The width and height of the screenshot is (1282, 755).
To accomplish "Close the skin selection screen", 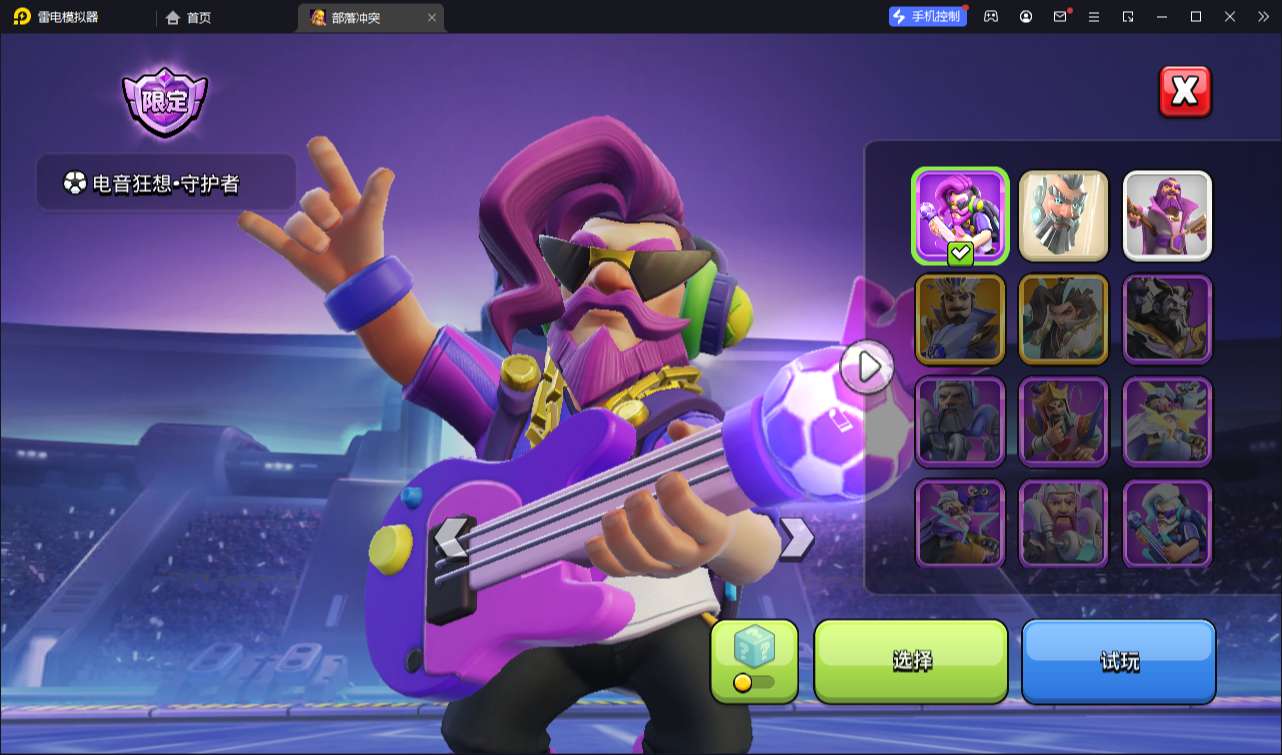I will click(x=1184, y=92).
